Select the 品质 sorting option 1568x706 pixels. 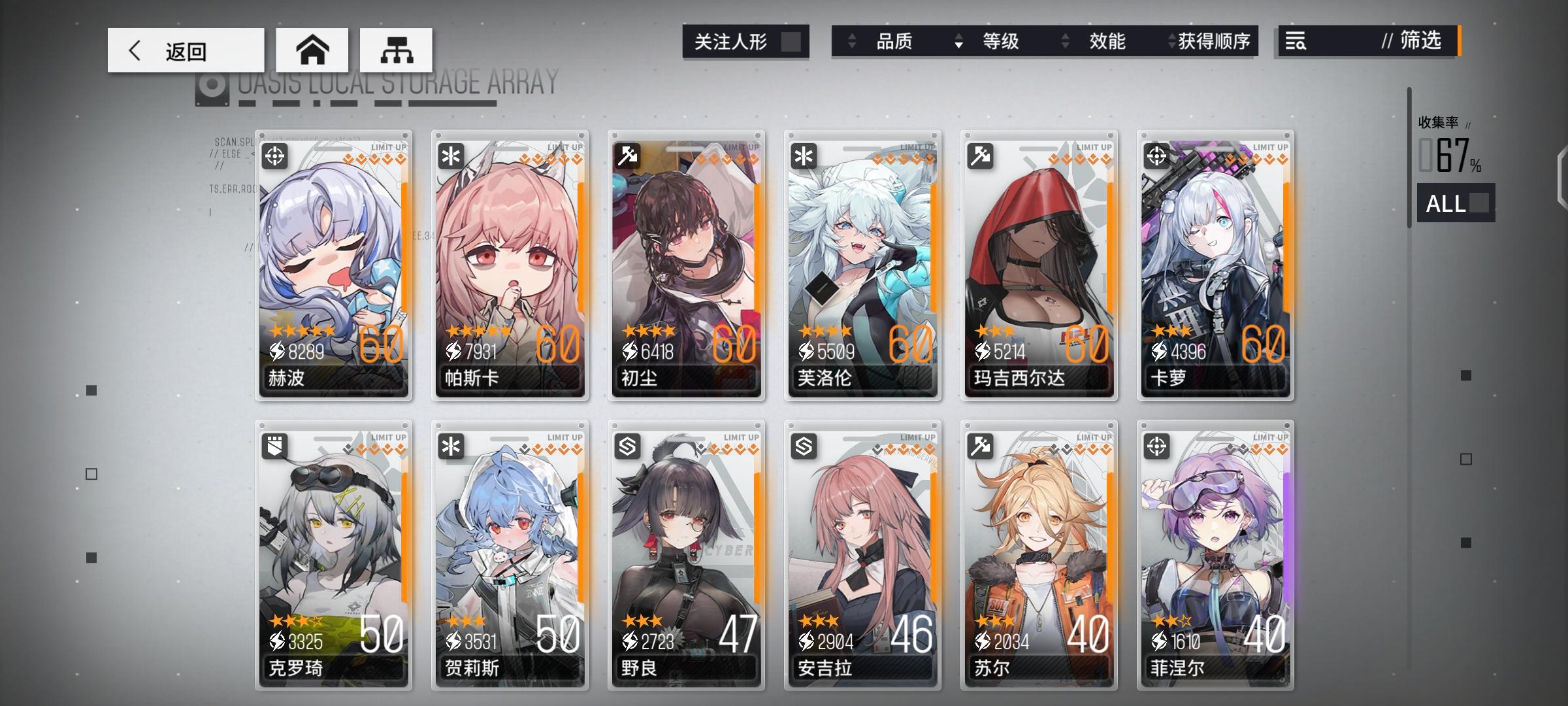click(x=896, y=42)
